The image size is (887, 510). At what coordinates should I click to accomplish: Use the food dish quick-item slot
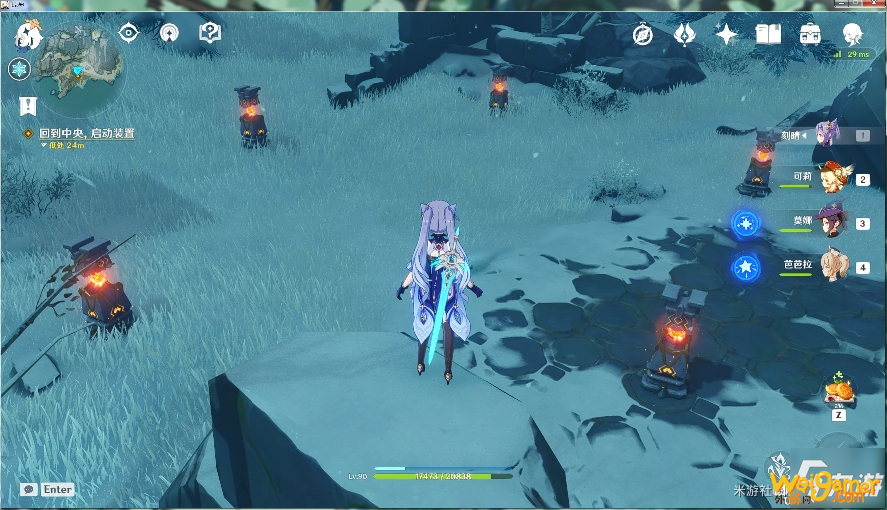click(837, 390)
